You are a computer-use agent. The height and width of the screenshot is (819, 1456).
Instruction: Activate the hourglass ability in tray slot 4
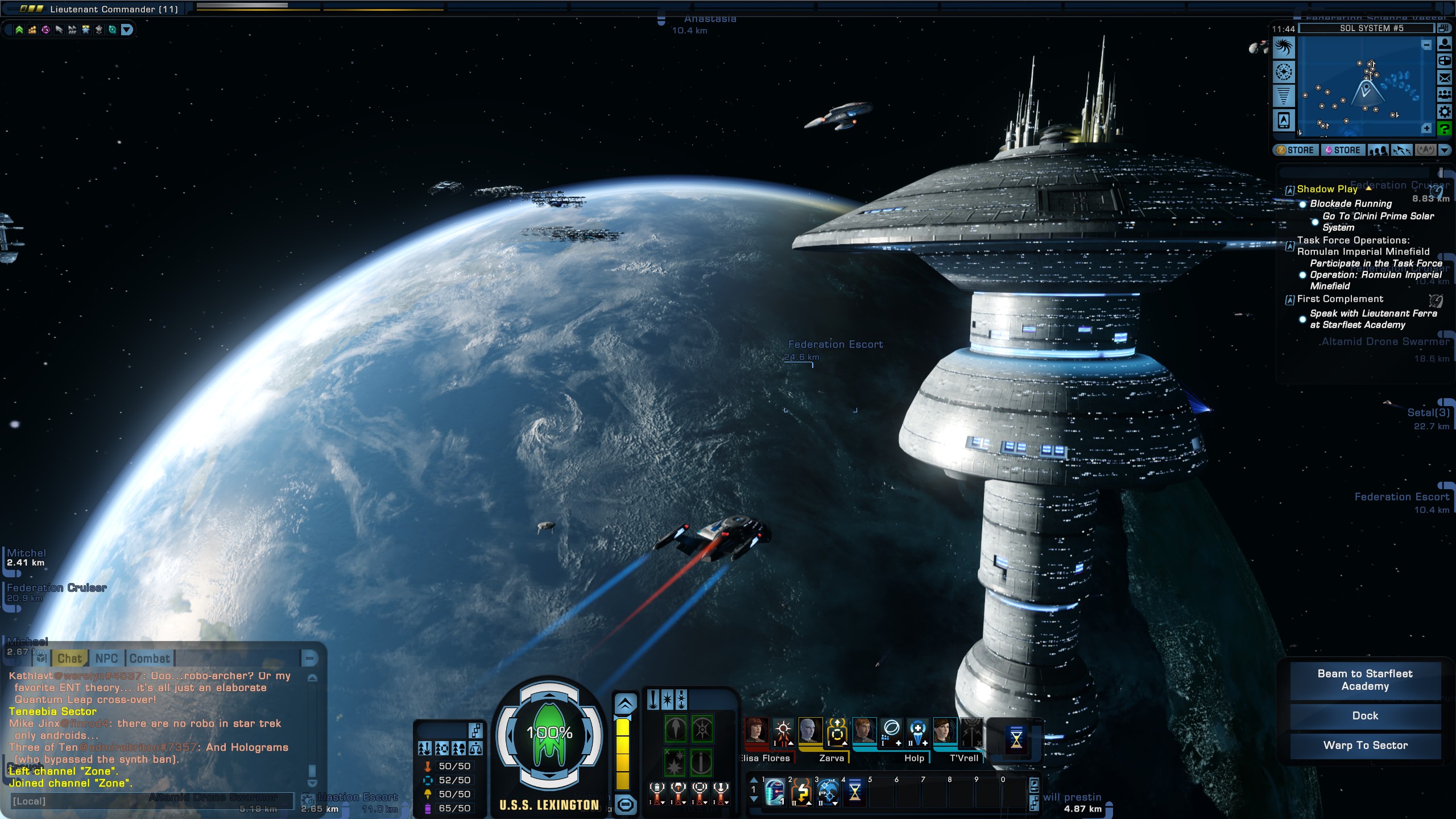pos(854,792)
